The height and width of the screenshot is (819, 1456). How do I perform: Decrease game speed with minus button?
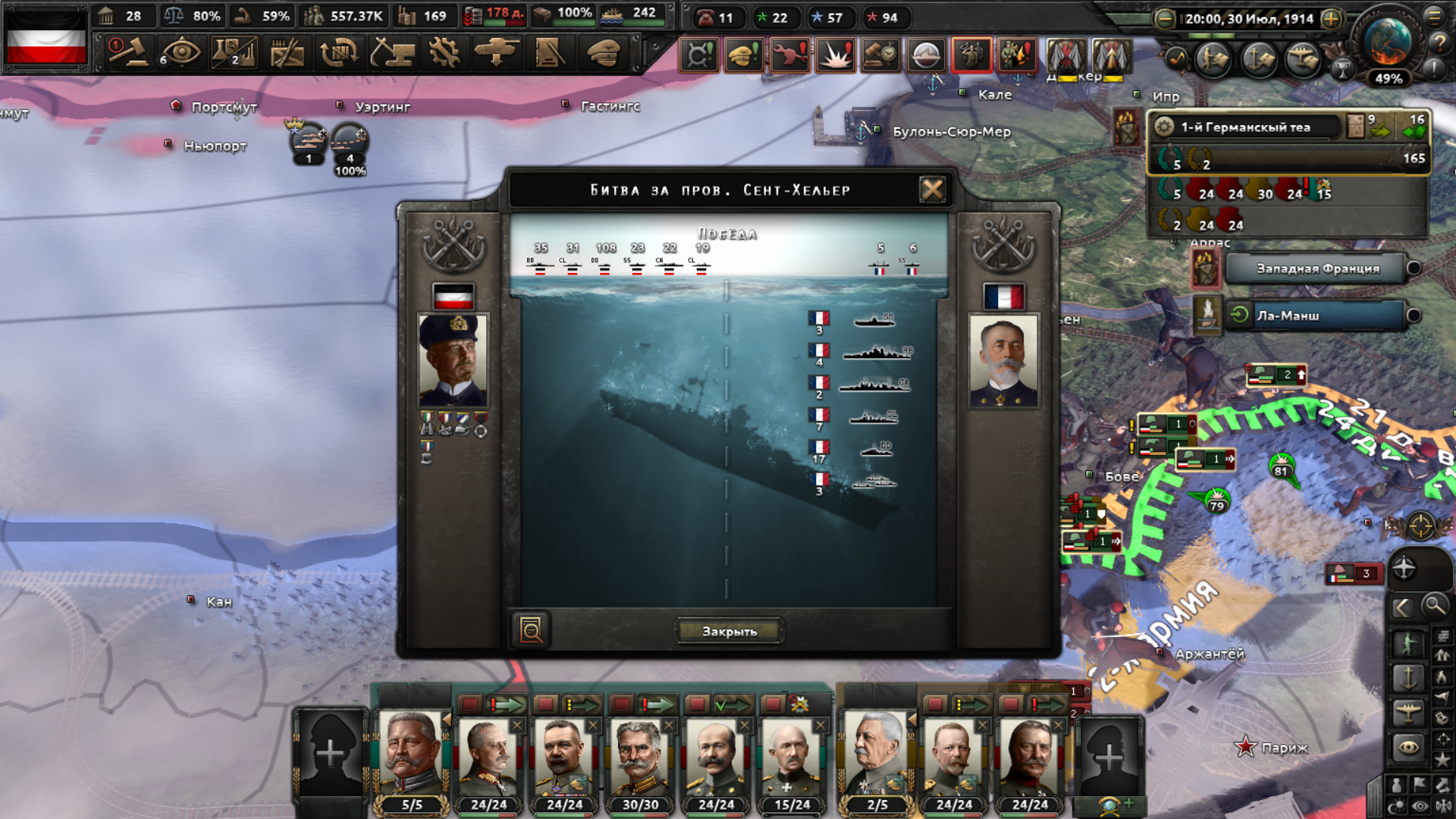point(1165,19)
